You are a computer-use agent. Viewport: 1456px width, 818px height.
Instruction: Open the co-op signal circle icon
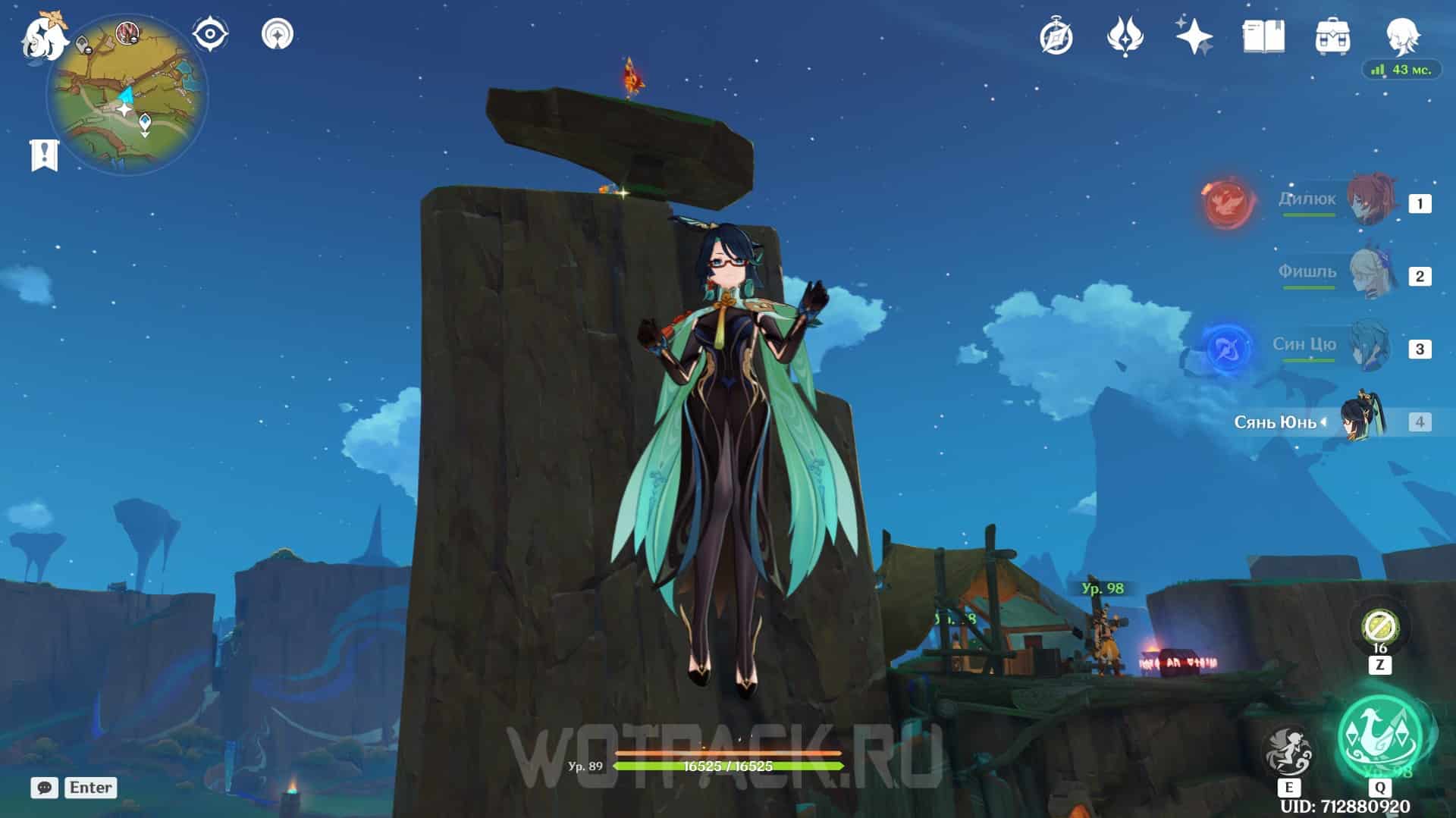278,34
